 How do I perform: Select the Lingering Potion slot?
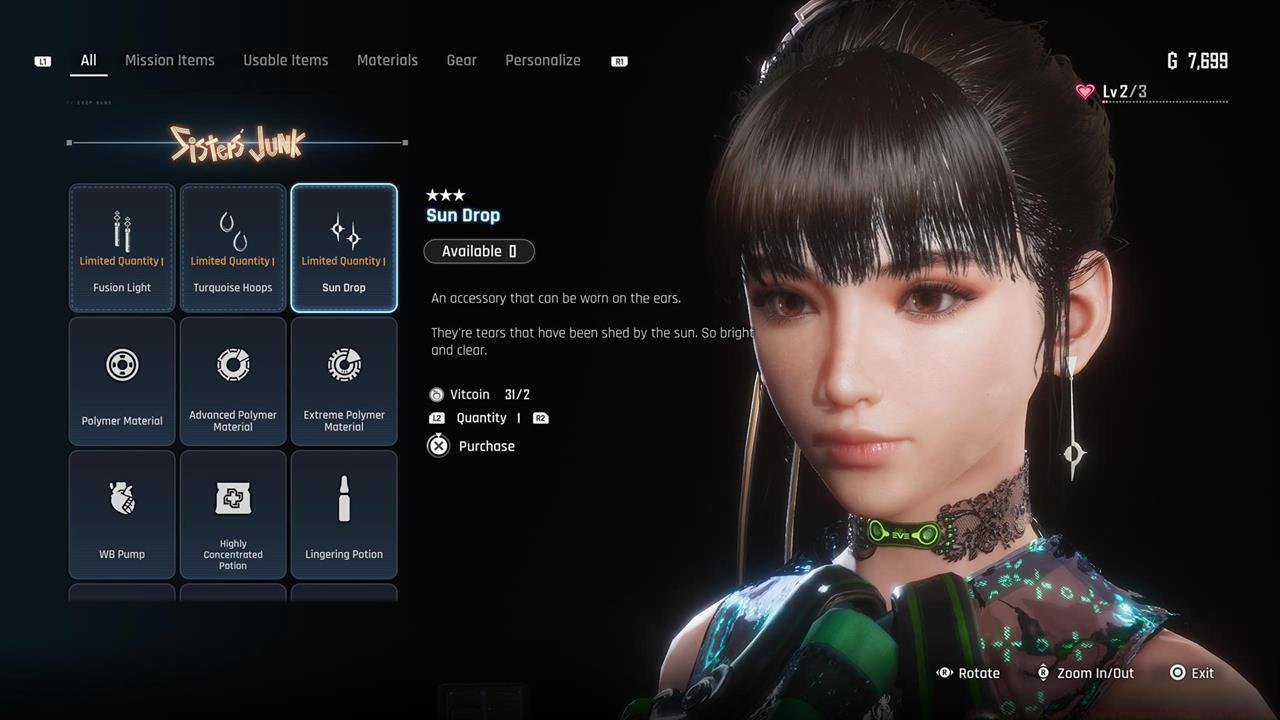(344, 514)
